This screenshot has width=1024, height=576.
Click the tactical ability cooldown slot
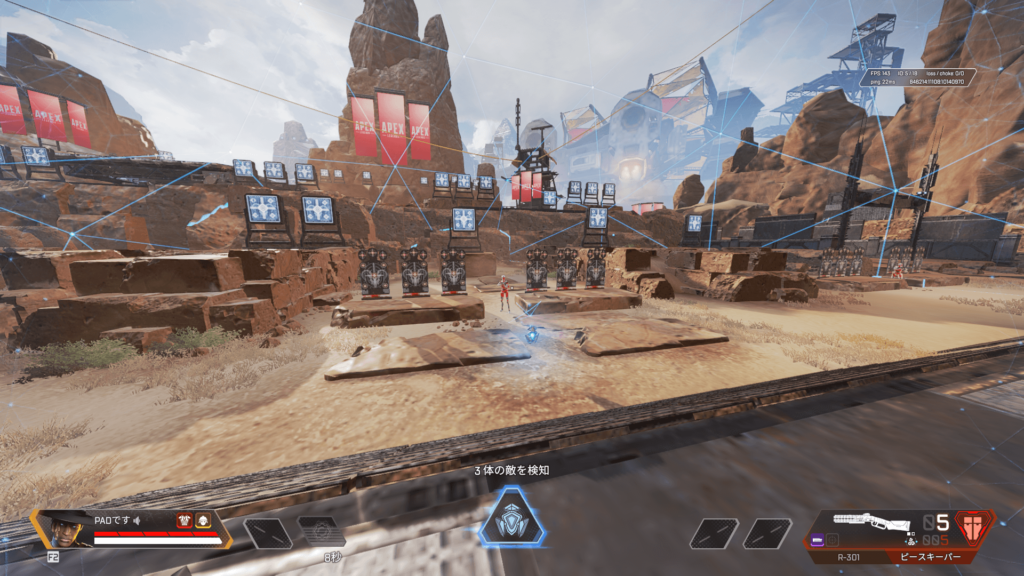point(321,532)
